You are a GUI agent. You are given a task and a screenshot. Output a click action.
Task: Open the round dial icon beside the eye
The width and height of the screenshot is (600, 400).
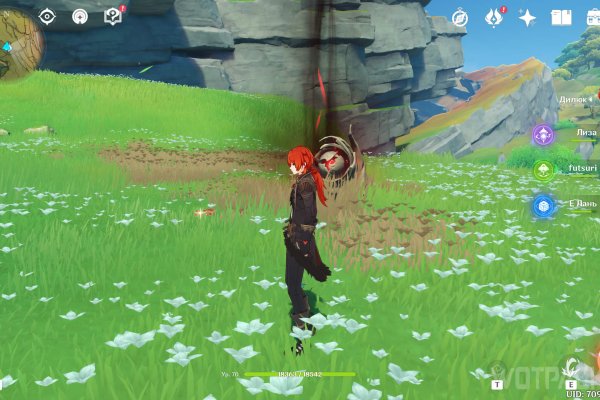[x=80, y=16]
